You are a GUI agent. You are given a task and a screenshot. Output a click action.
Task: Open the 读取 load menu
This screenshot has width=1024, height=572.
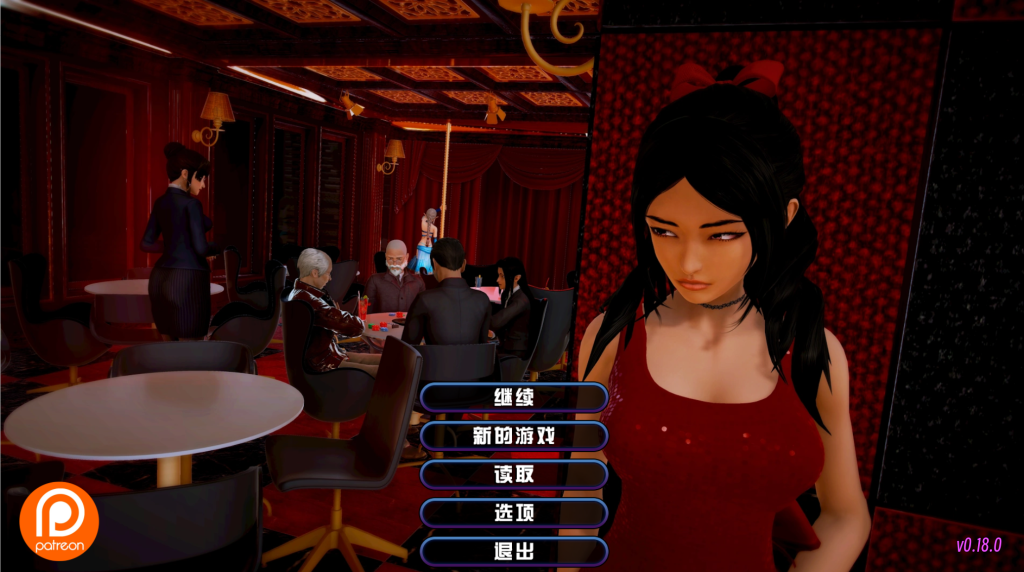click(x=514, y=474)
